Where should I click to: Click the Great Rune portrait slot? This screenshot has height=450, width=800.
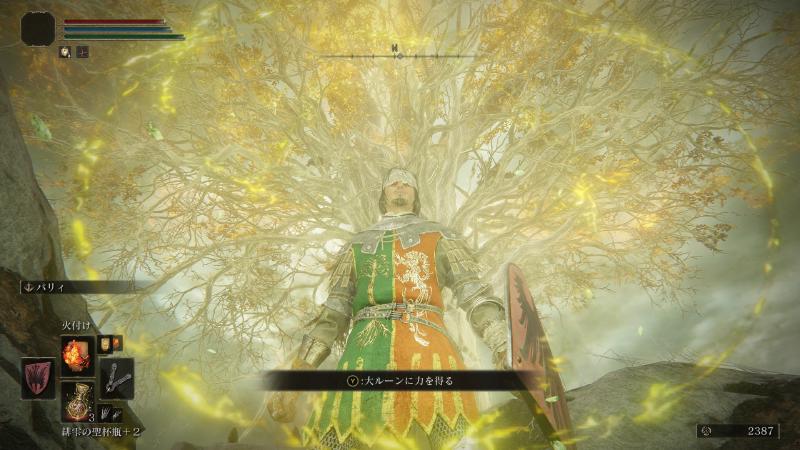[x=38, y=28]
